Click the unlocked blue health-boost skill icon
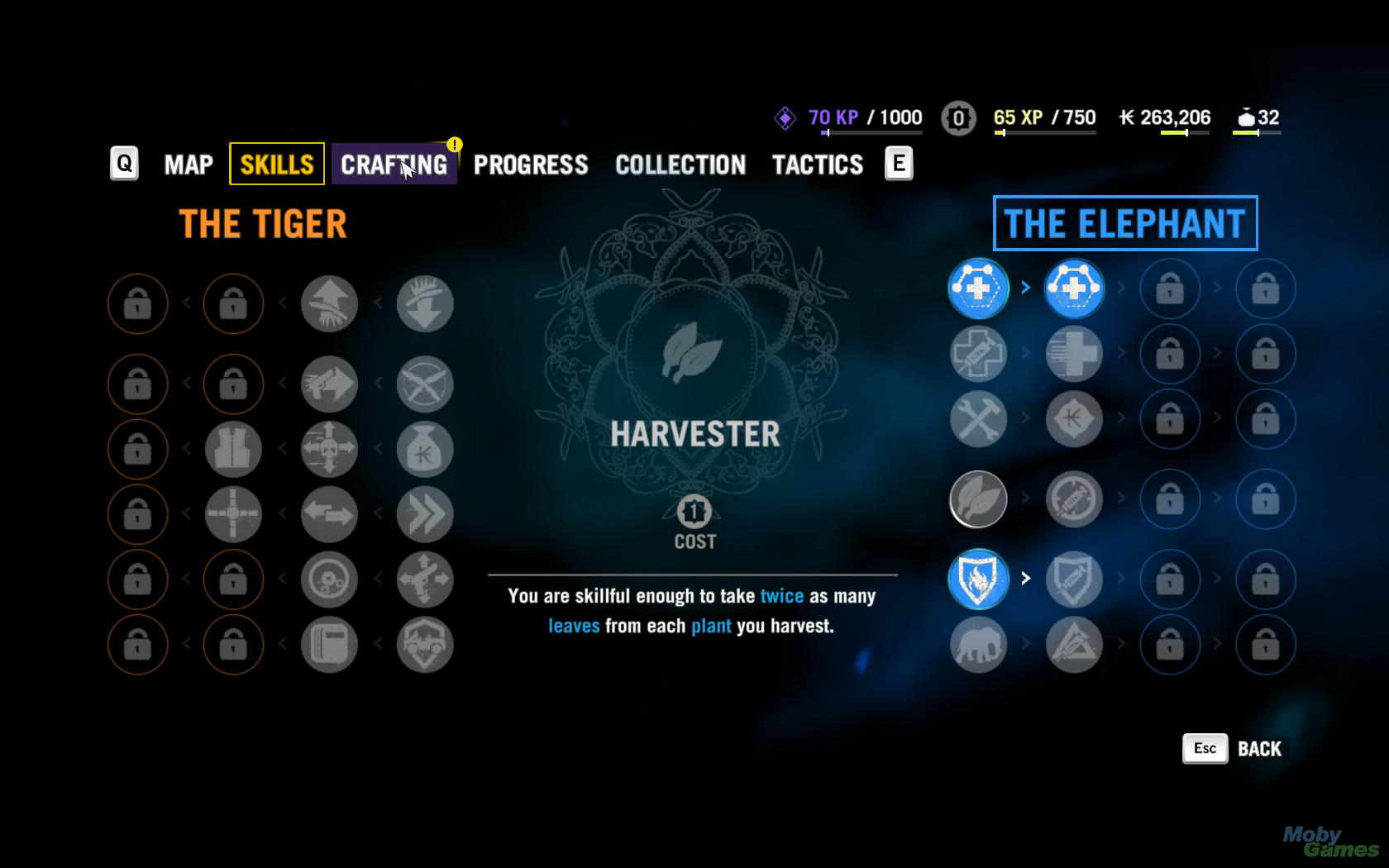This screenshot has height=868, width=1389. [978, 288]
